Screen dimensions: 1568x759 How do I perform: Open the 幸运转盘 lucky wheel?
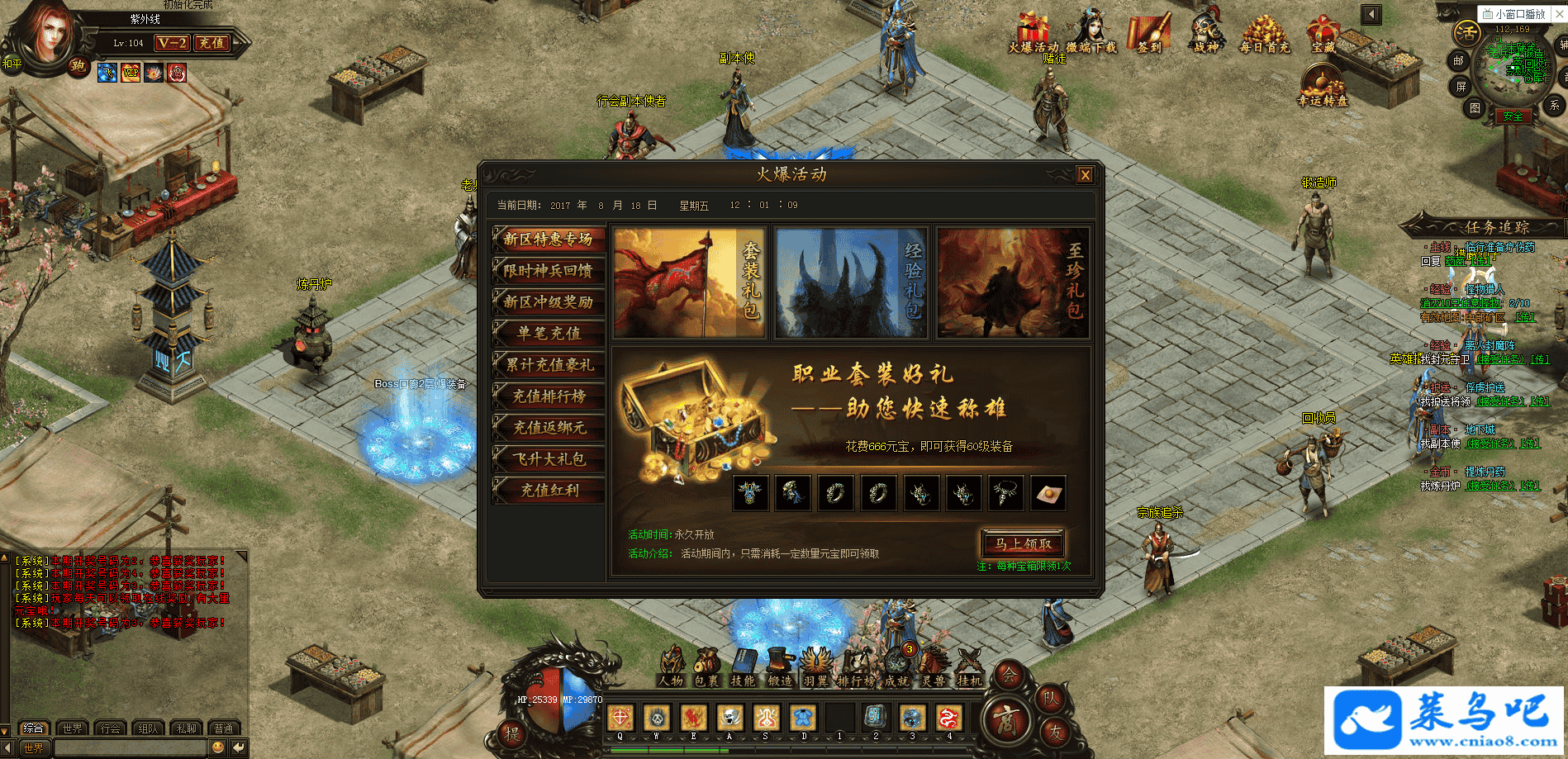pyautogui.click(x=1323, y=86)
